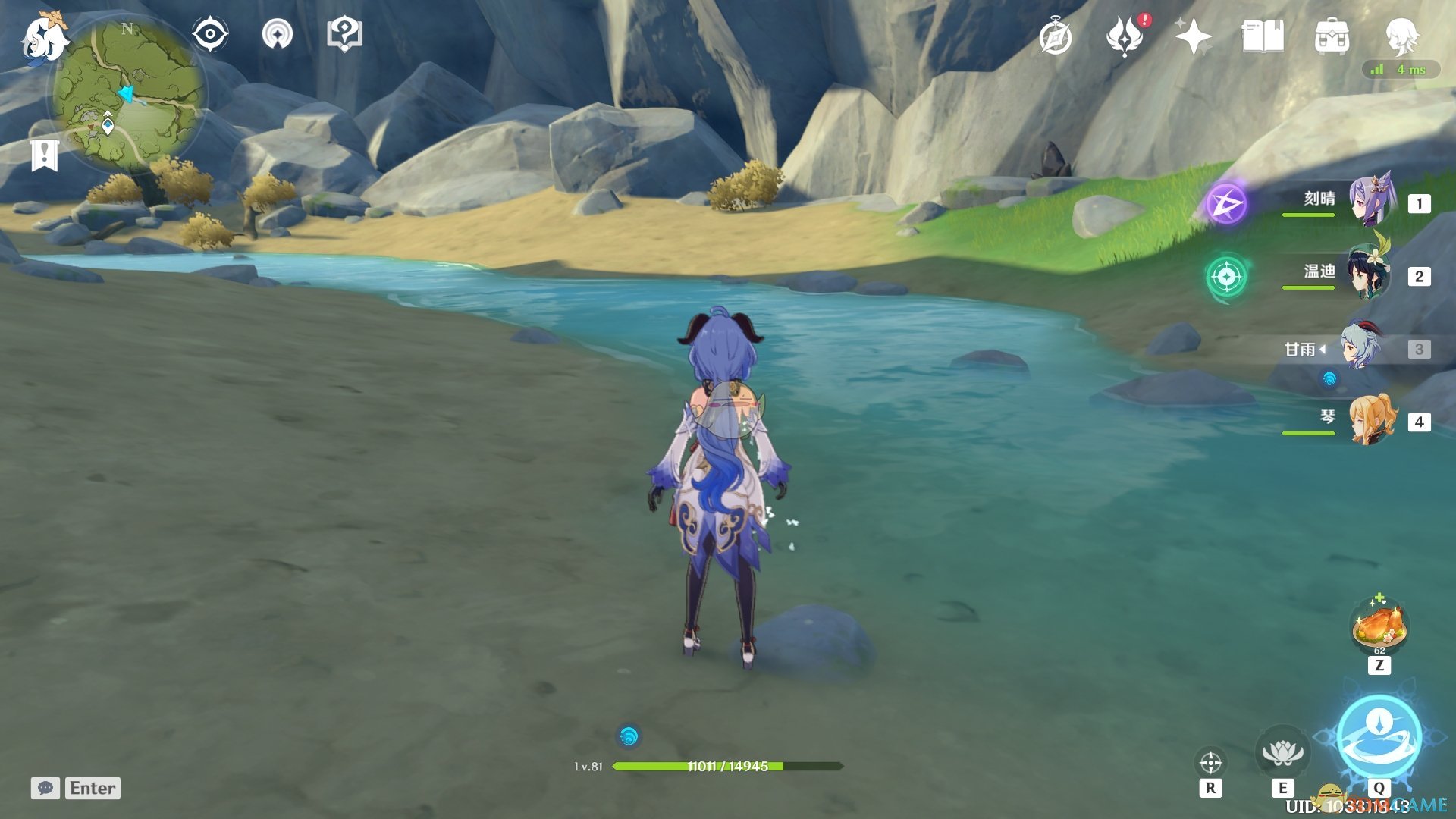The height and width of the screenshot is (819, 1456).
Task: Open the character profile icon
Action: 1401,35
